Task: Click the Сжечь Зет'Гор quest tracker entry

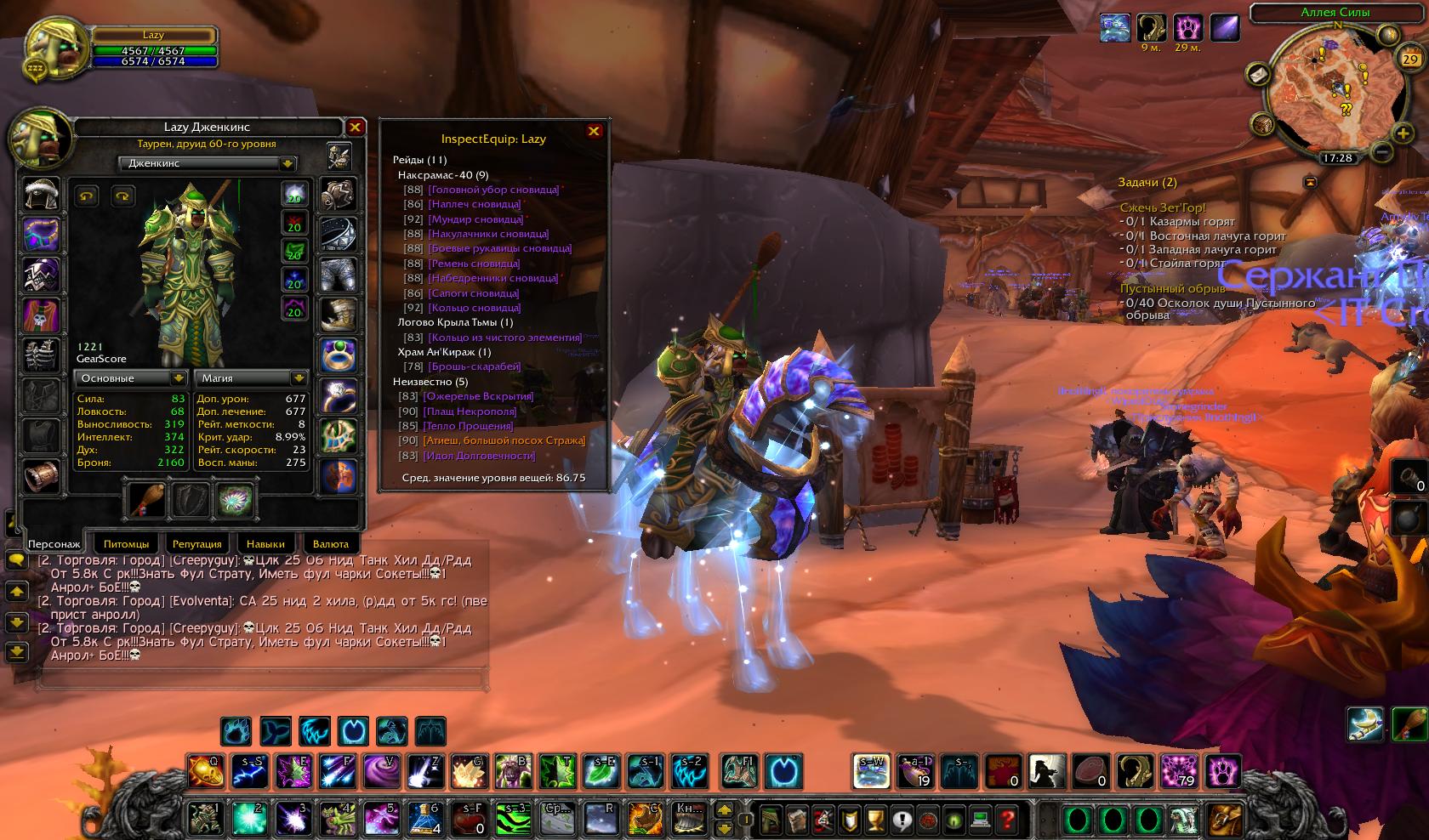Action: (1163, 207)
